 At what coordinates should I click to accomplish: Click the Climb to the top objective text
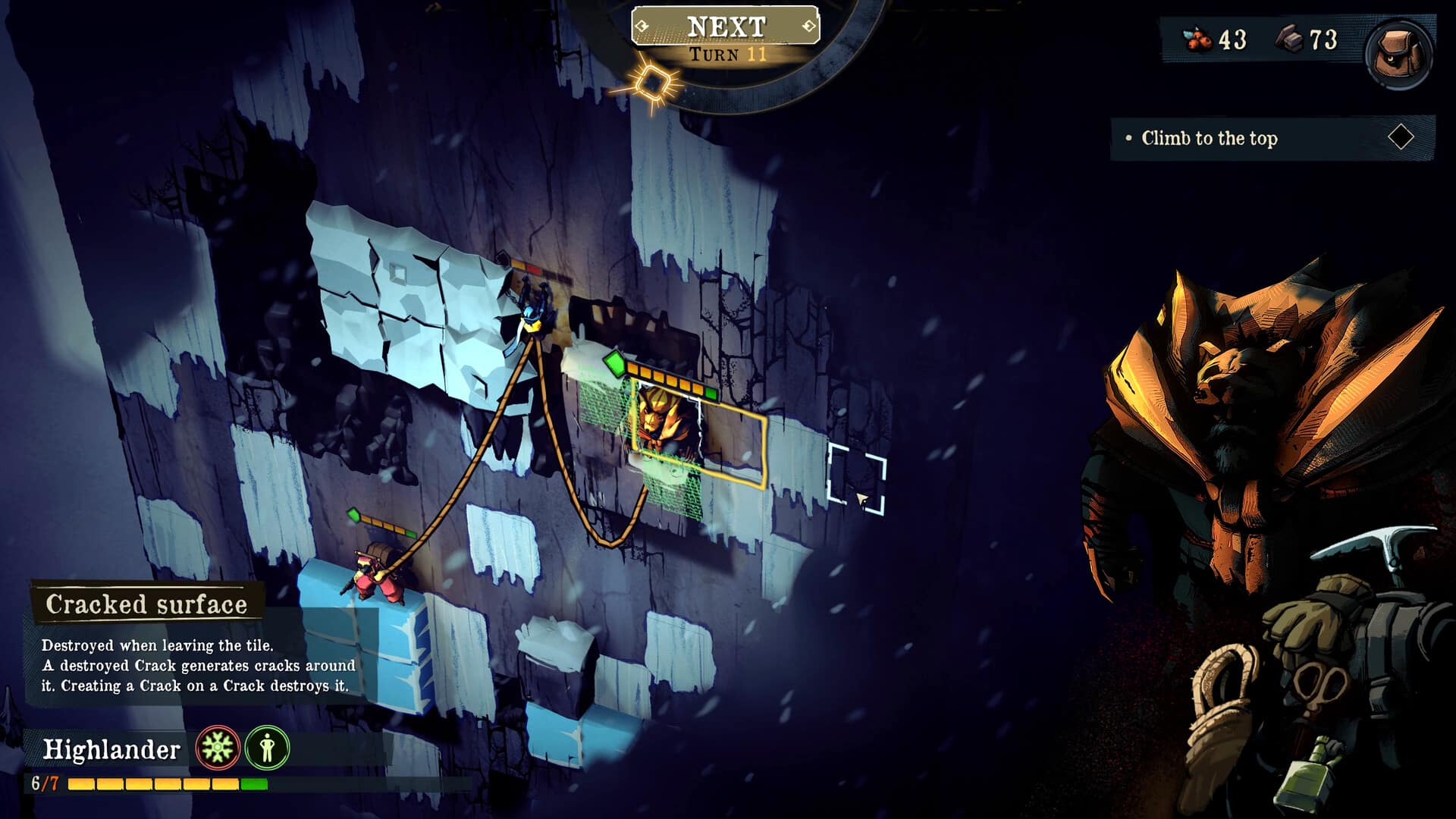coord(1210,138)
